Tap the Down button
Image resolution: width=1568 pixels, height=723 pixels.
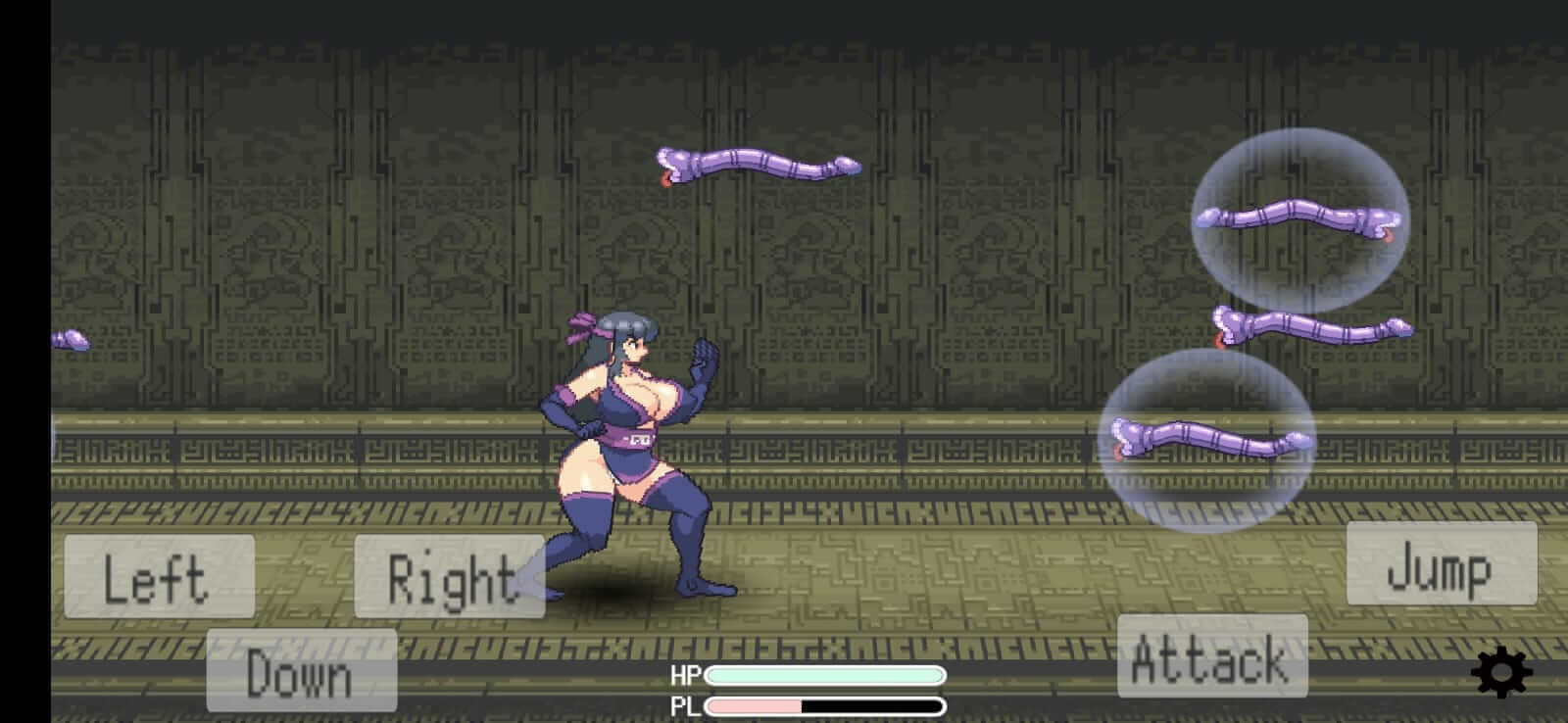tap(302, 670)
